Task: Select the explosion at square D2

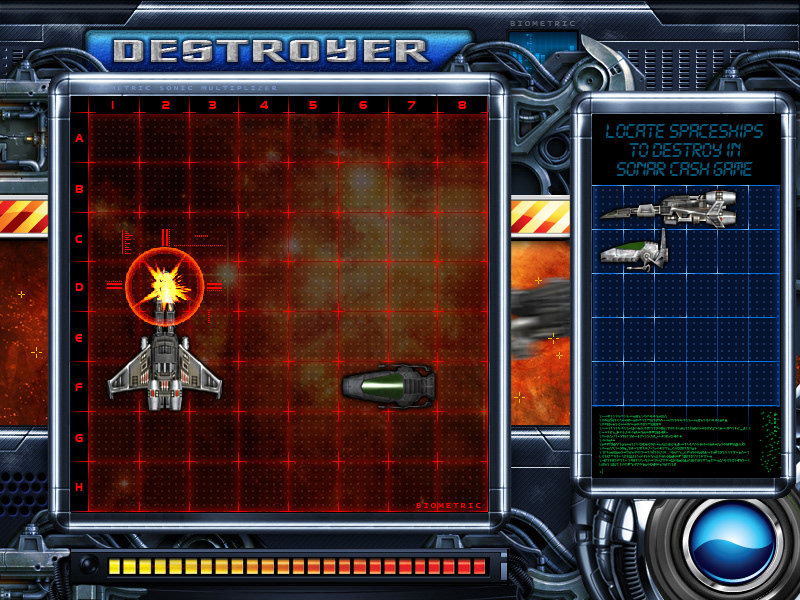Action: click(x=164, y=287)
